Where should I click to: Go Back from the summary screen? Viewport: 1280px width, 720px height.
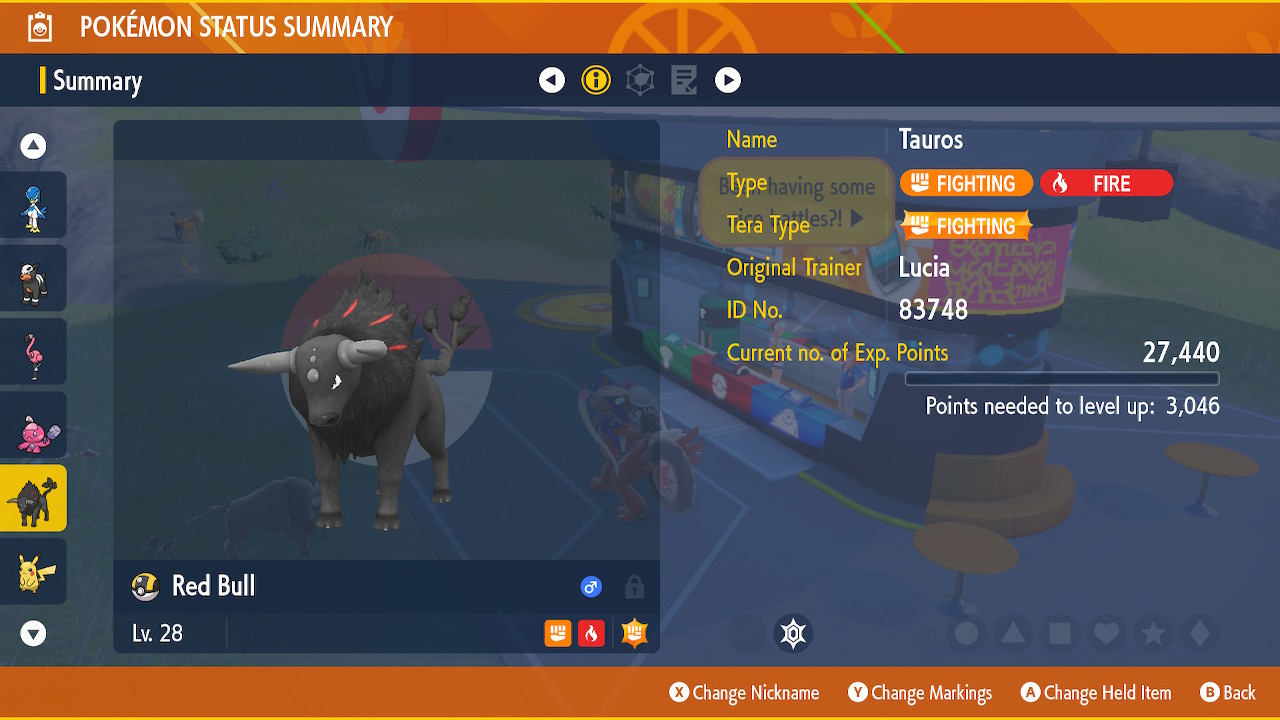click(1227, 693)
